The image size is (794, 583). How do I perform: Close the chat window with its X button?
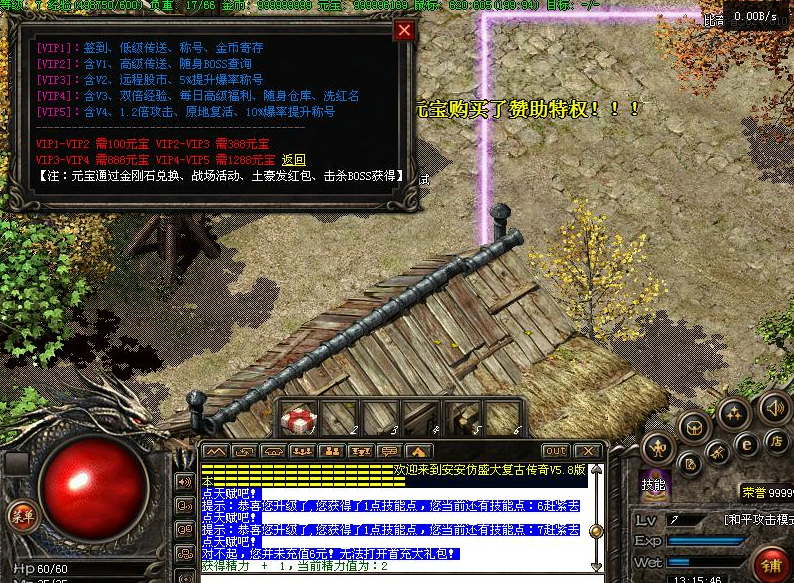(x=588, y=451)
